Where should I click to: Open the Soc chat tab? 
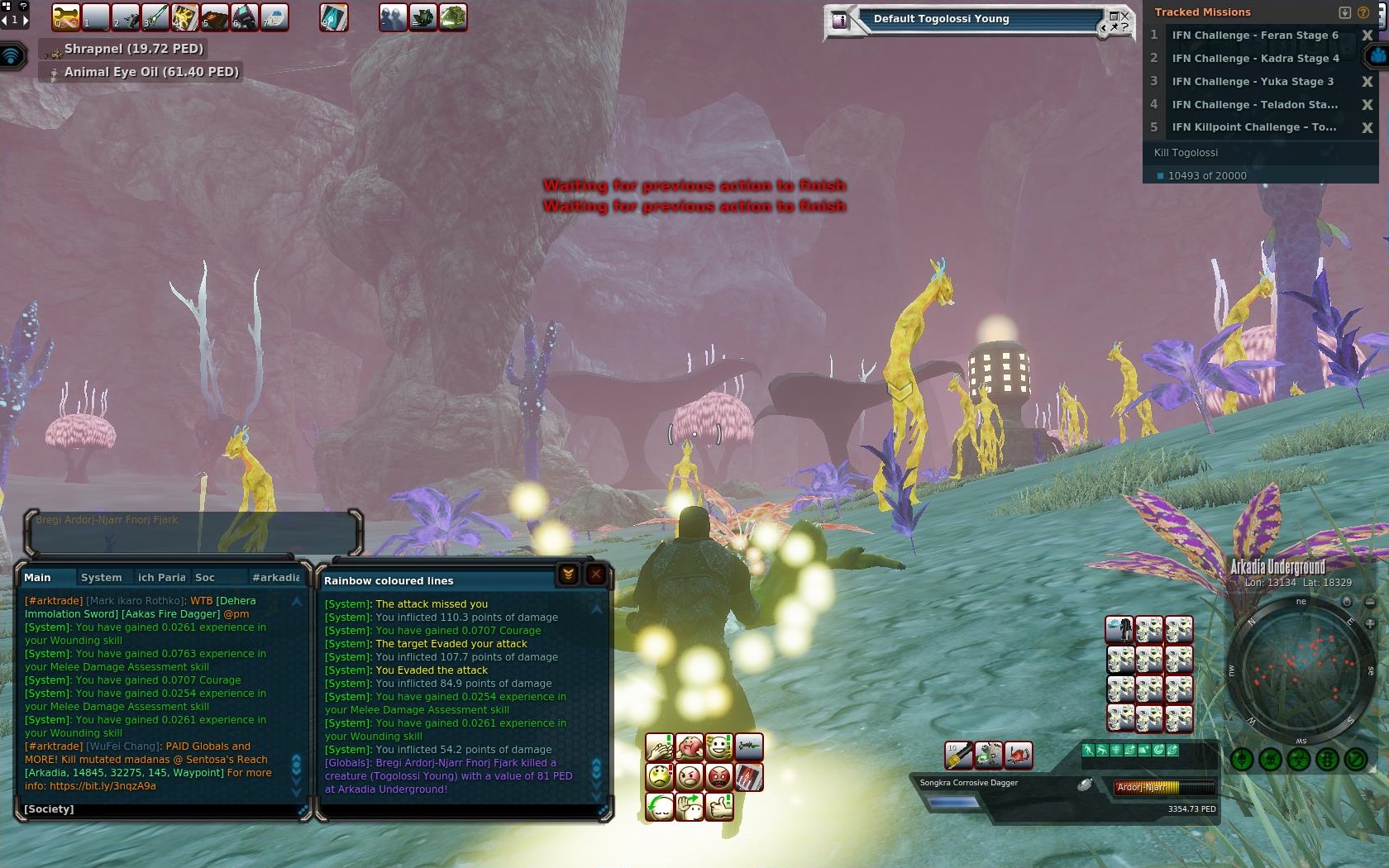(205, 578)
